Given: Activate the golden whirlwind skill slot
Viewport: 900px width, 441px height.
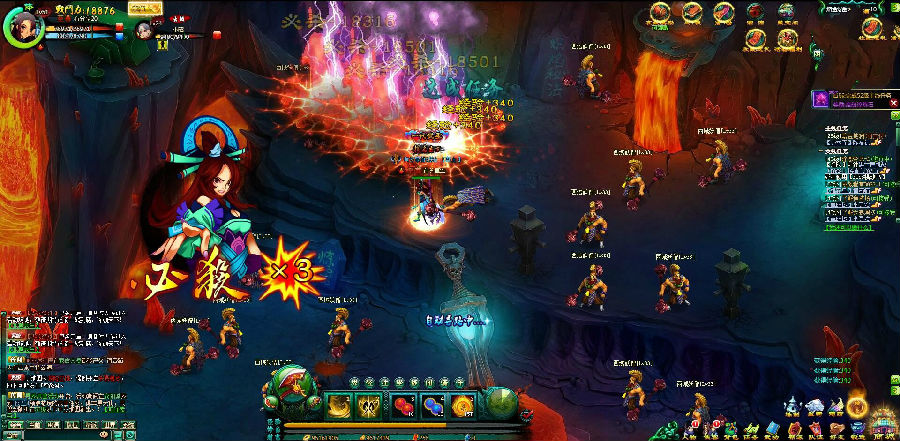Looking at the screenshot, I should click(340, 405).
